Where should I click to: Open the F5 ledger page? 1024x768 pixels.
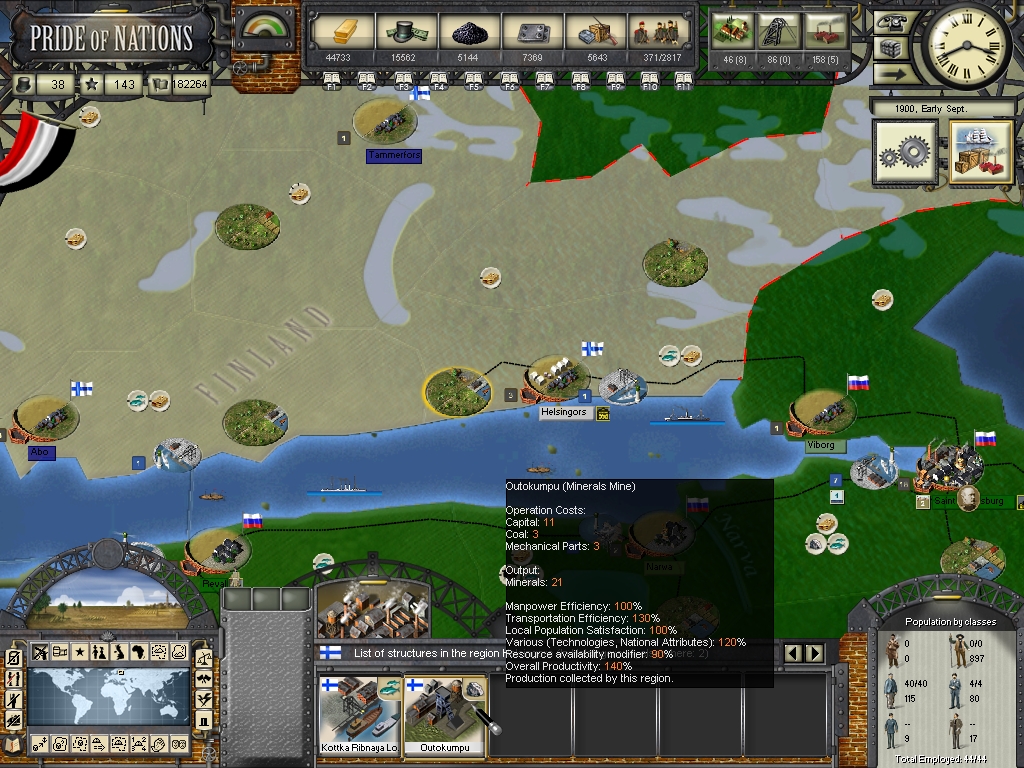[474, 79]
